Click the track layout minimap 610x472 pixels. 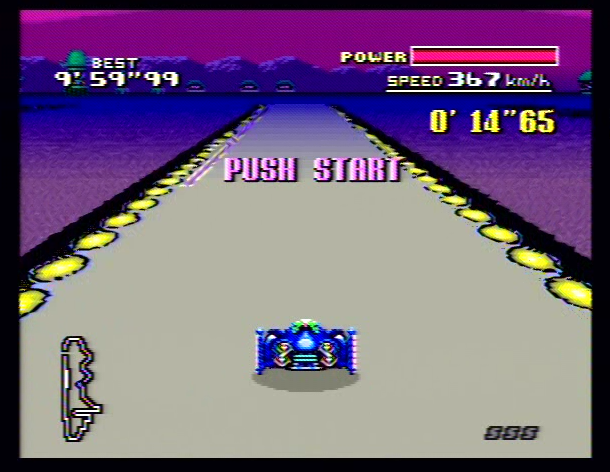coord(80,388)
